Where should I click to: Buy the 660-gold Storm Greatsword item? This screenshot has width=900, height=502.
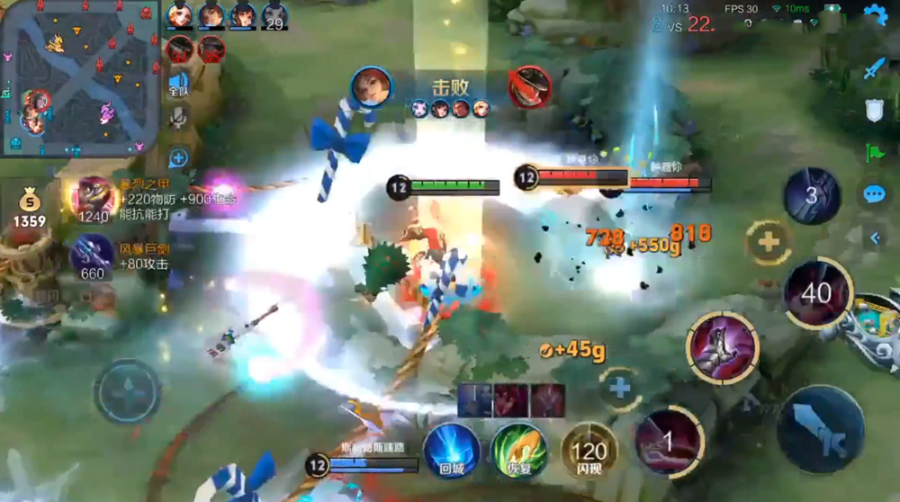[x=92, y=256]
